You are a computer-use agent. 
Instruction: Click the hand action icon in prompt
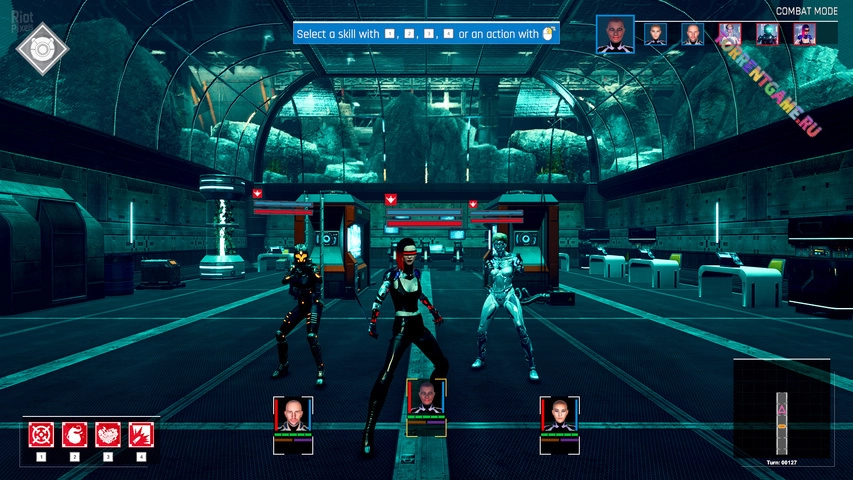pyautogui.click(x=547, y=34)
